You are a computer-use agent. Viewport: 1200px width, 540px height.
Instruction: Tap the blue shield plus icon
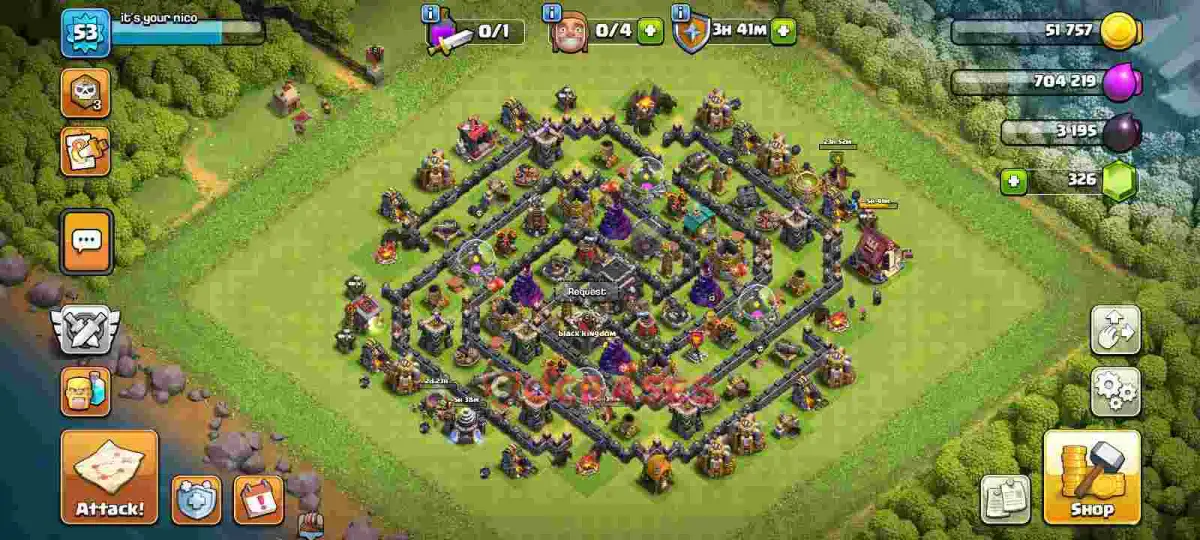pos(196,499)
